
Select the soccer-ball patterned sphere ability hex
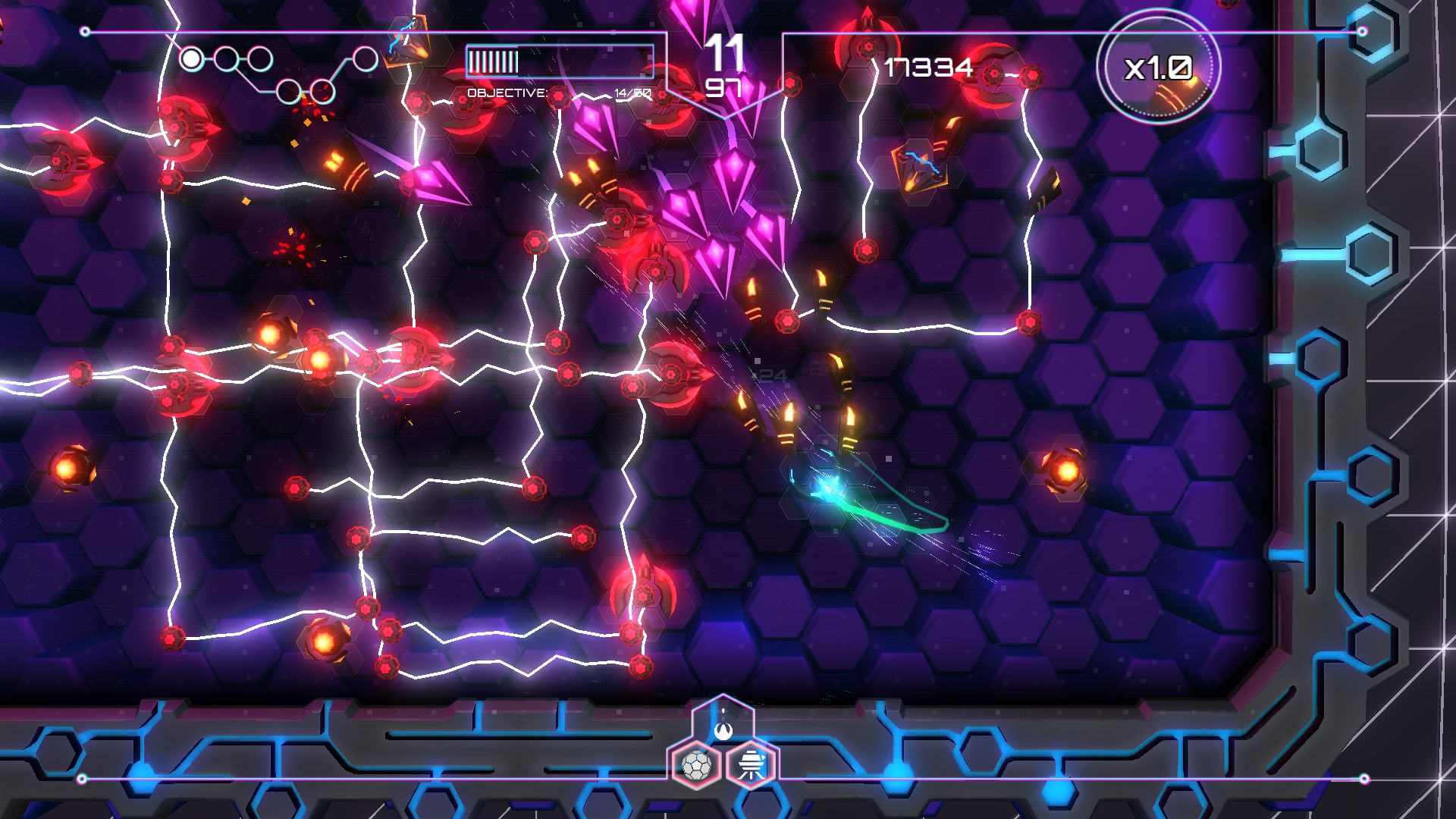pos(695,764)
